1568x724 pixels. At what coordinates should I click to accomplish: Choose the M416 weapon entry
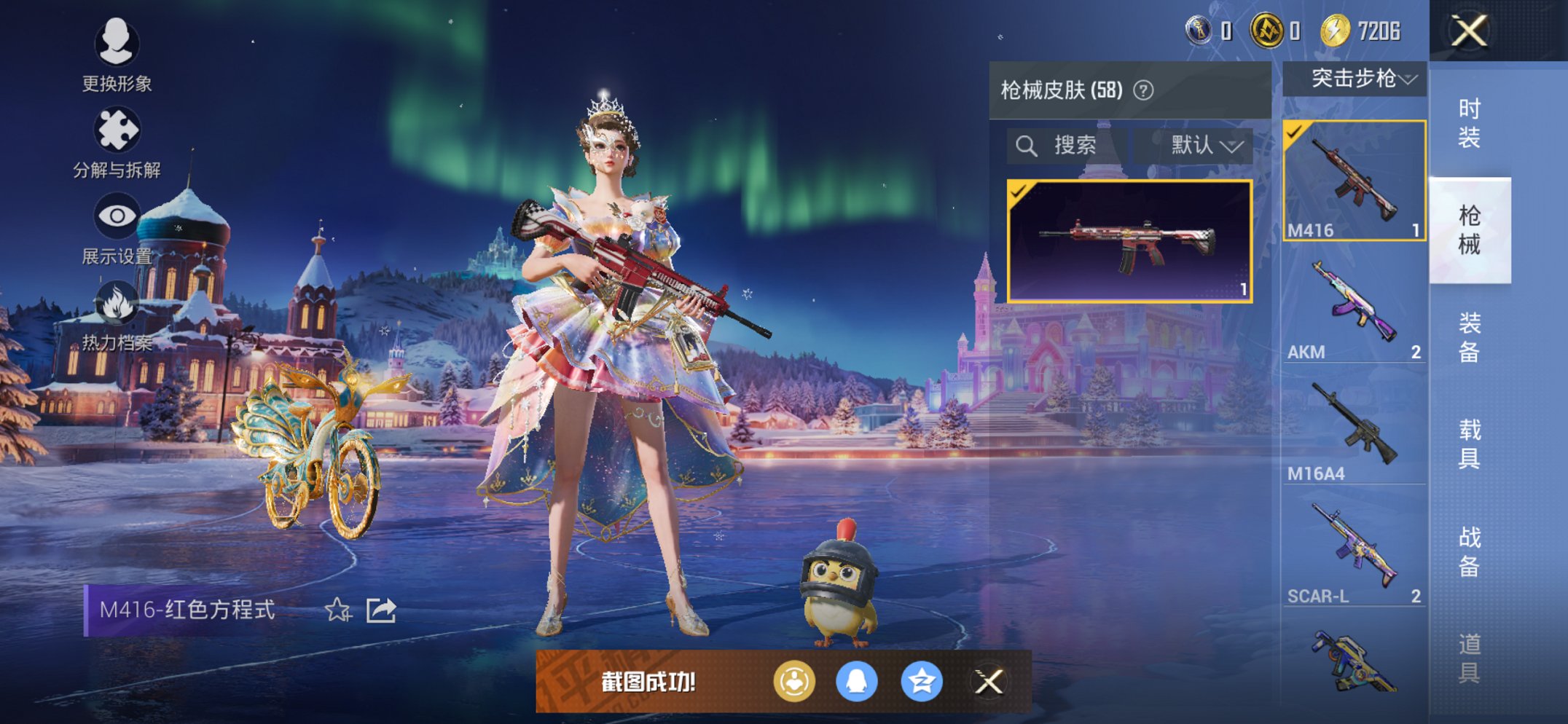(x=1354, y=181)
